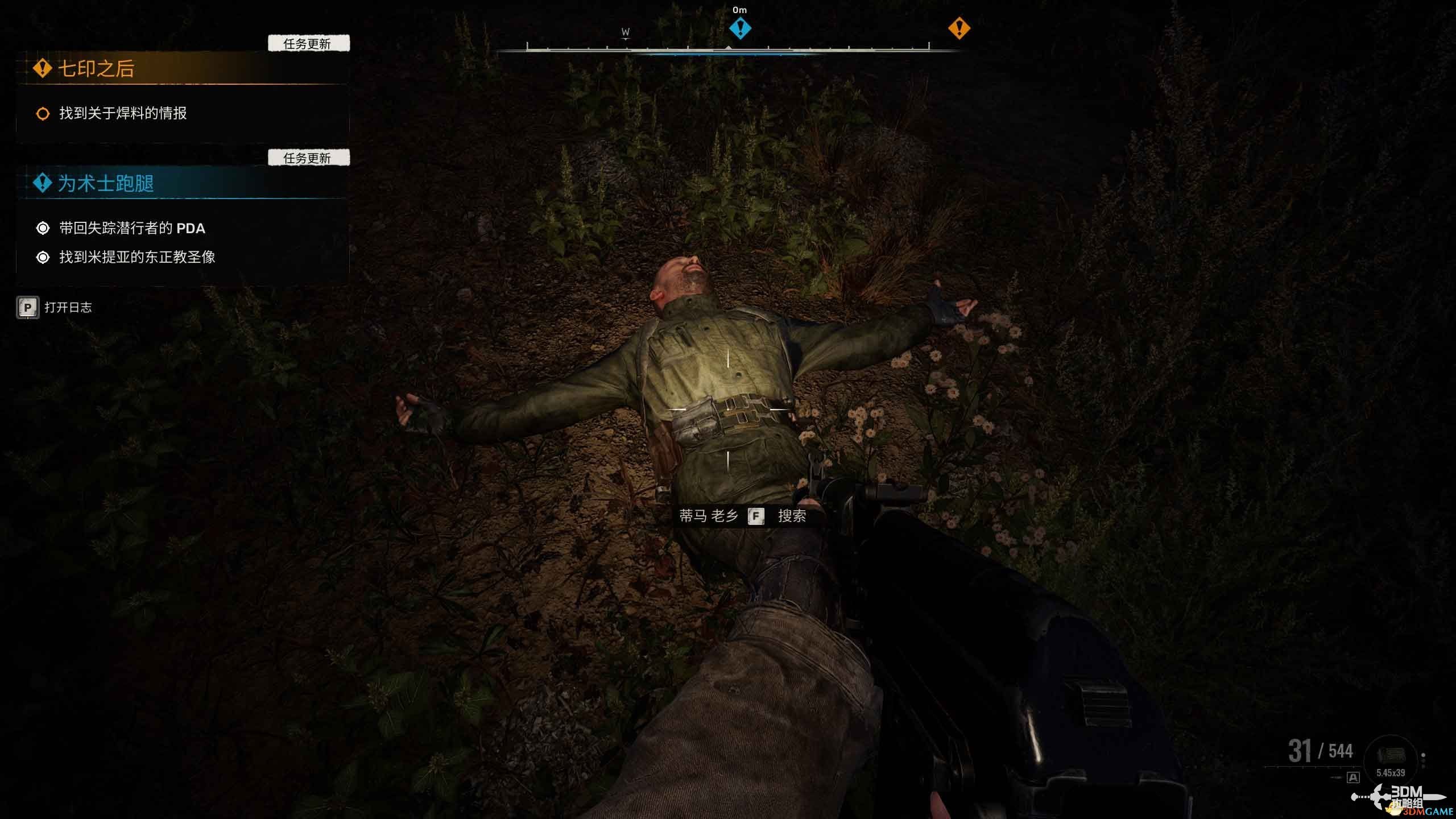The height and width of the screenshot is (819, 1456).
Task: Click the blue quest marker on compass
Action: coord(740,27)
